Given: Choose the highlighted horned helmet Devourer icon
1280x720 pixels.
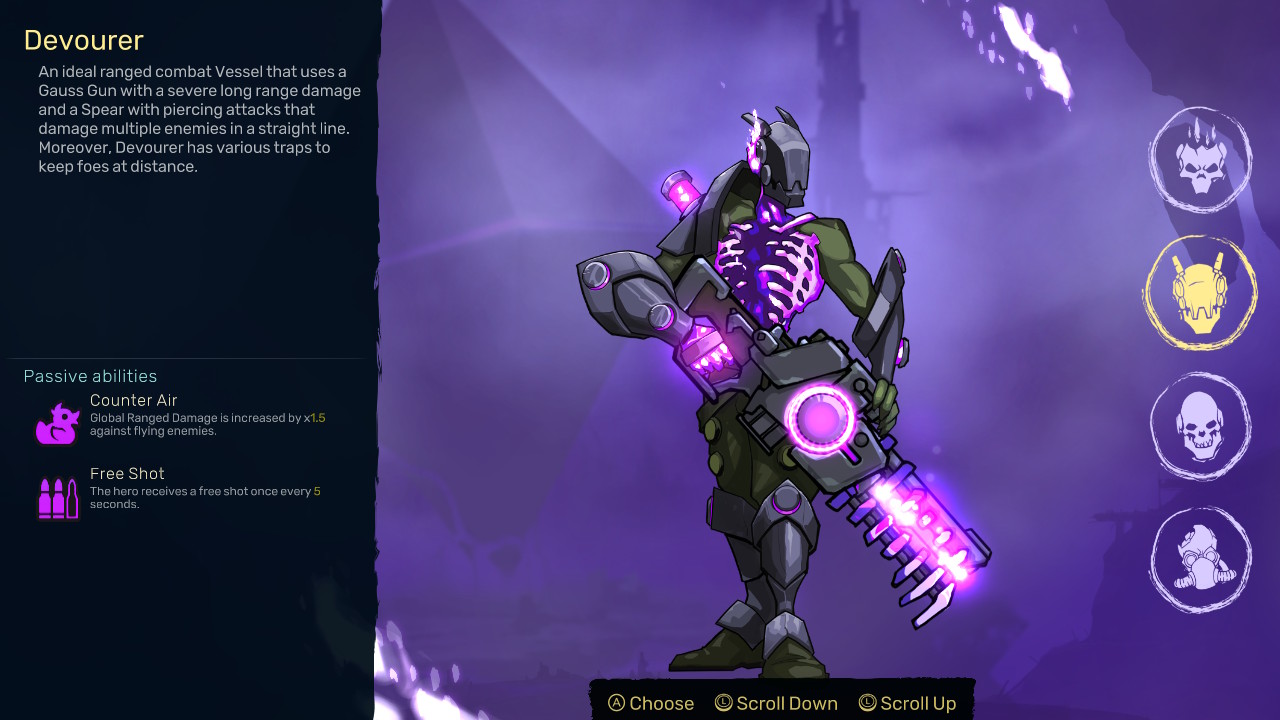Looking at the screenshot, I should (1200, 293).
